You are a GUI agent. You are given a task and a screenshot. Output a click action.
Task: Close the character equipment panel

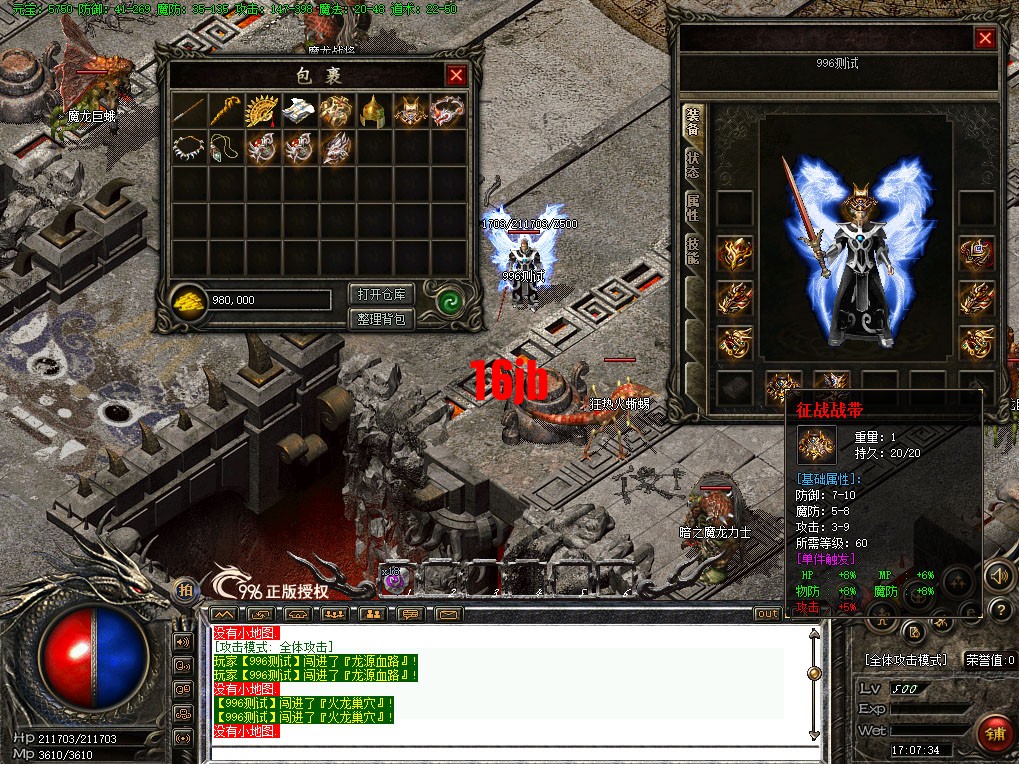click(x=985, y=39)
